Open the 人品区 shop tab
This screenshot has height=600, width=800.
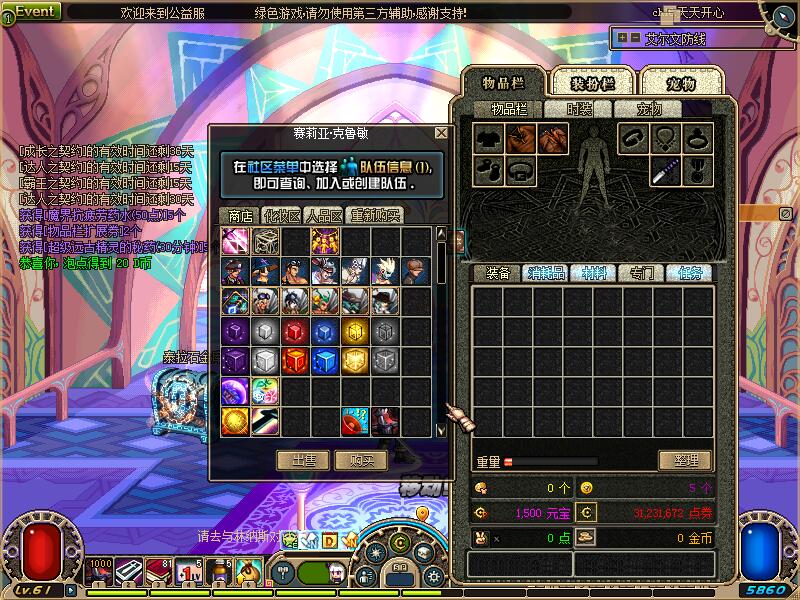coord(324,215)
